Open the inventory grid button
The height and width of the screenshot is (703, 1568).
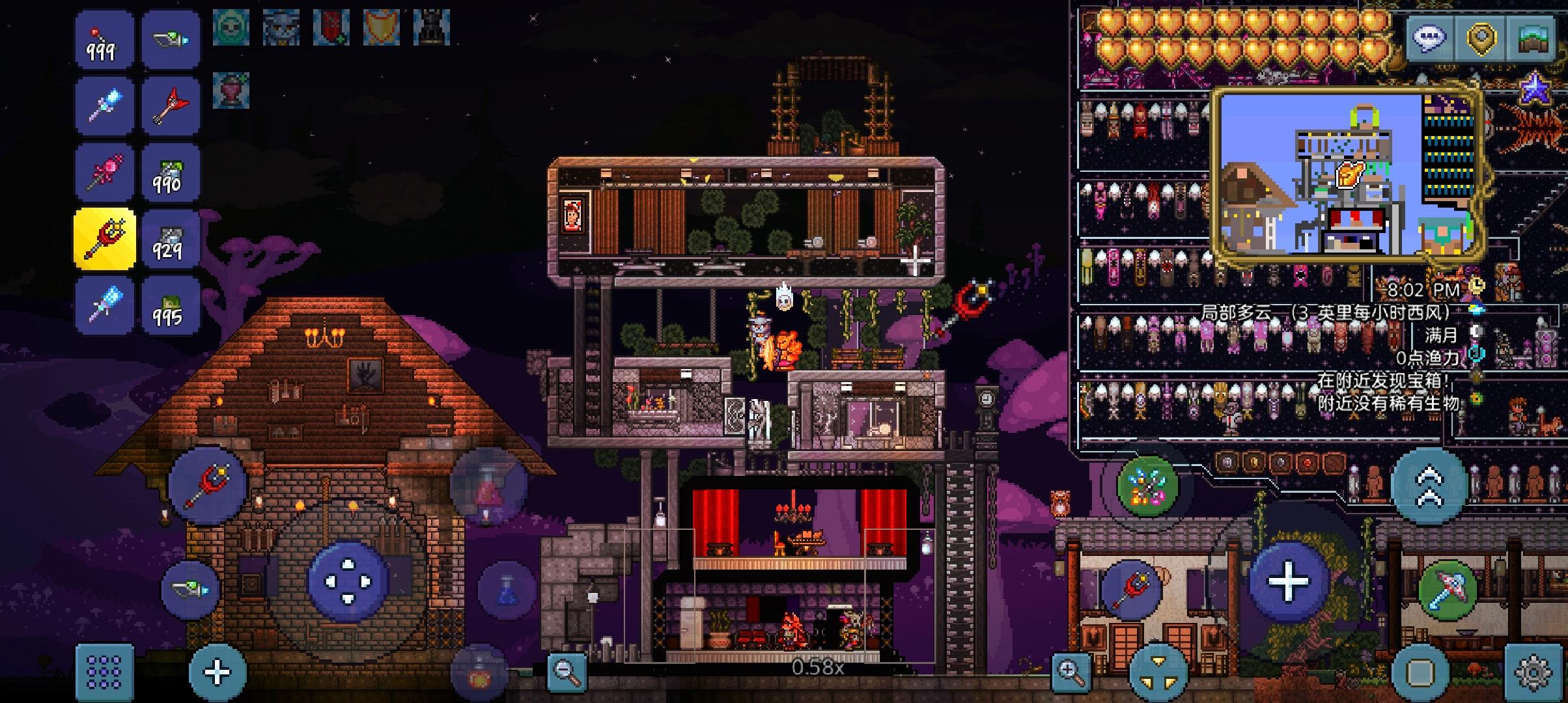(x=104, y=672)
